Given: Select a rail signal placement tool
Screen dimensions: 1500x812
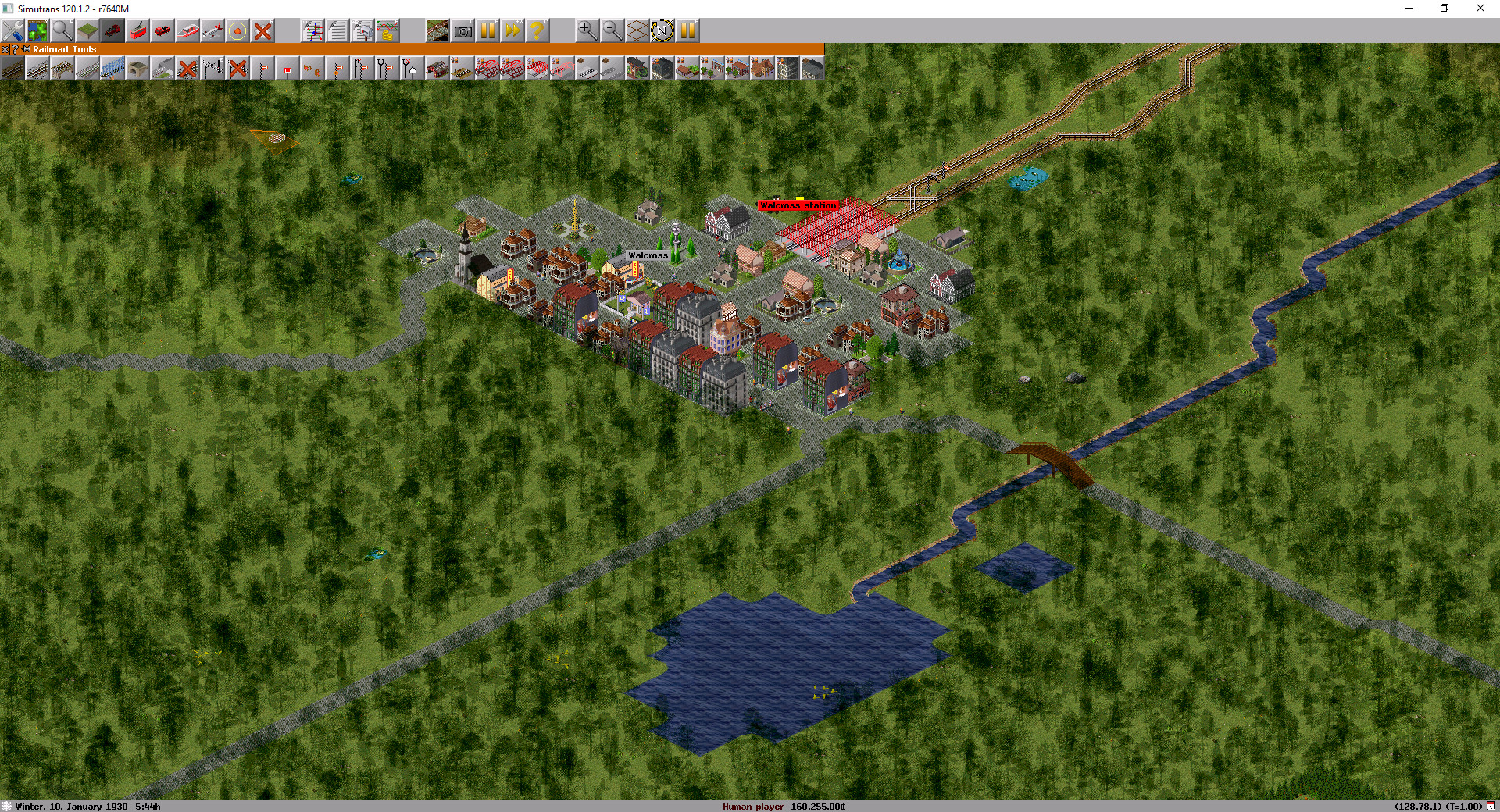Looking at the screenshot, I should pyautogui.click(x=262, y=69).
